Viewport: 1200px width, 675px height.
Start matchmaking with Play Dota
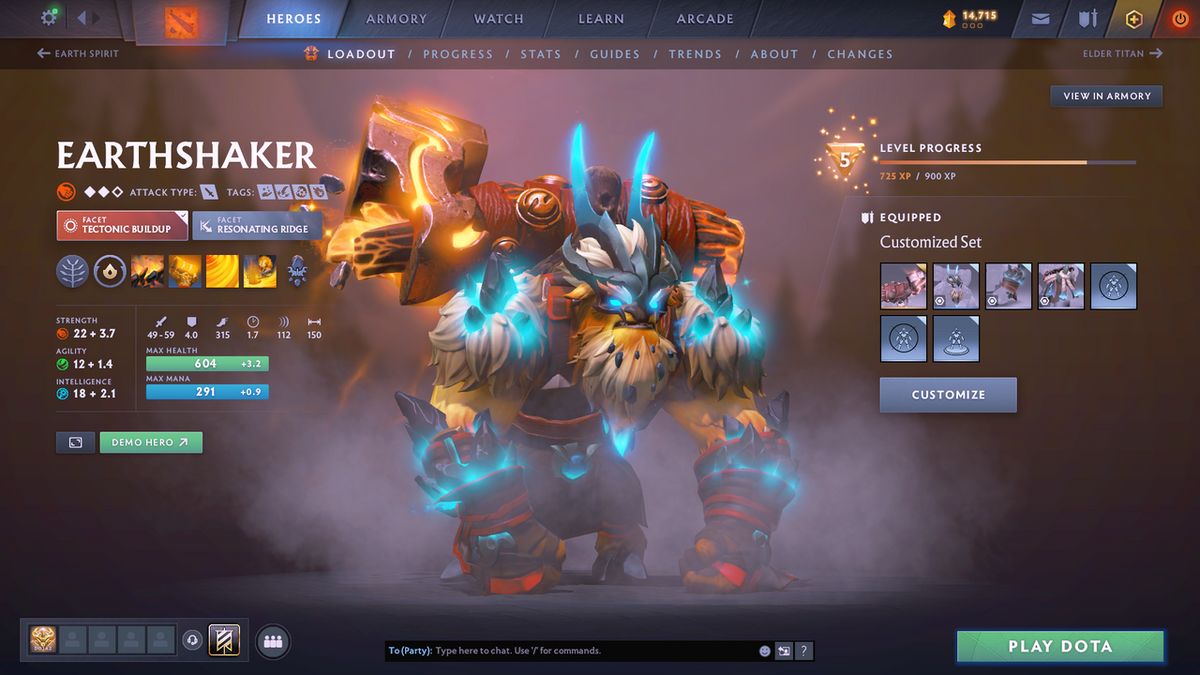coord(1060,647)
